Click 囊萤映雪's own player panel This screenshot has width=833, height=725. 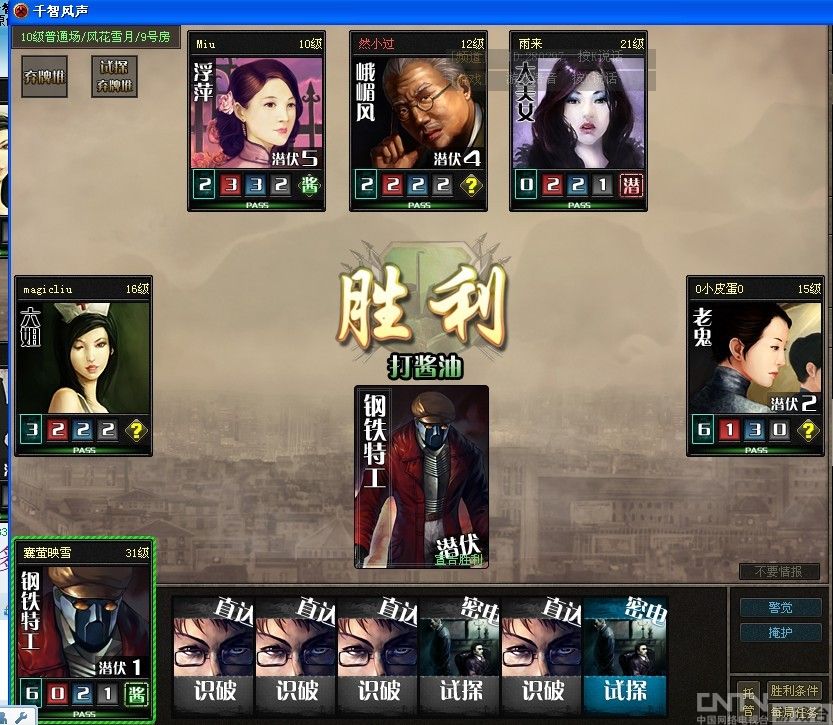(x=84, y=630)
